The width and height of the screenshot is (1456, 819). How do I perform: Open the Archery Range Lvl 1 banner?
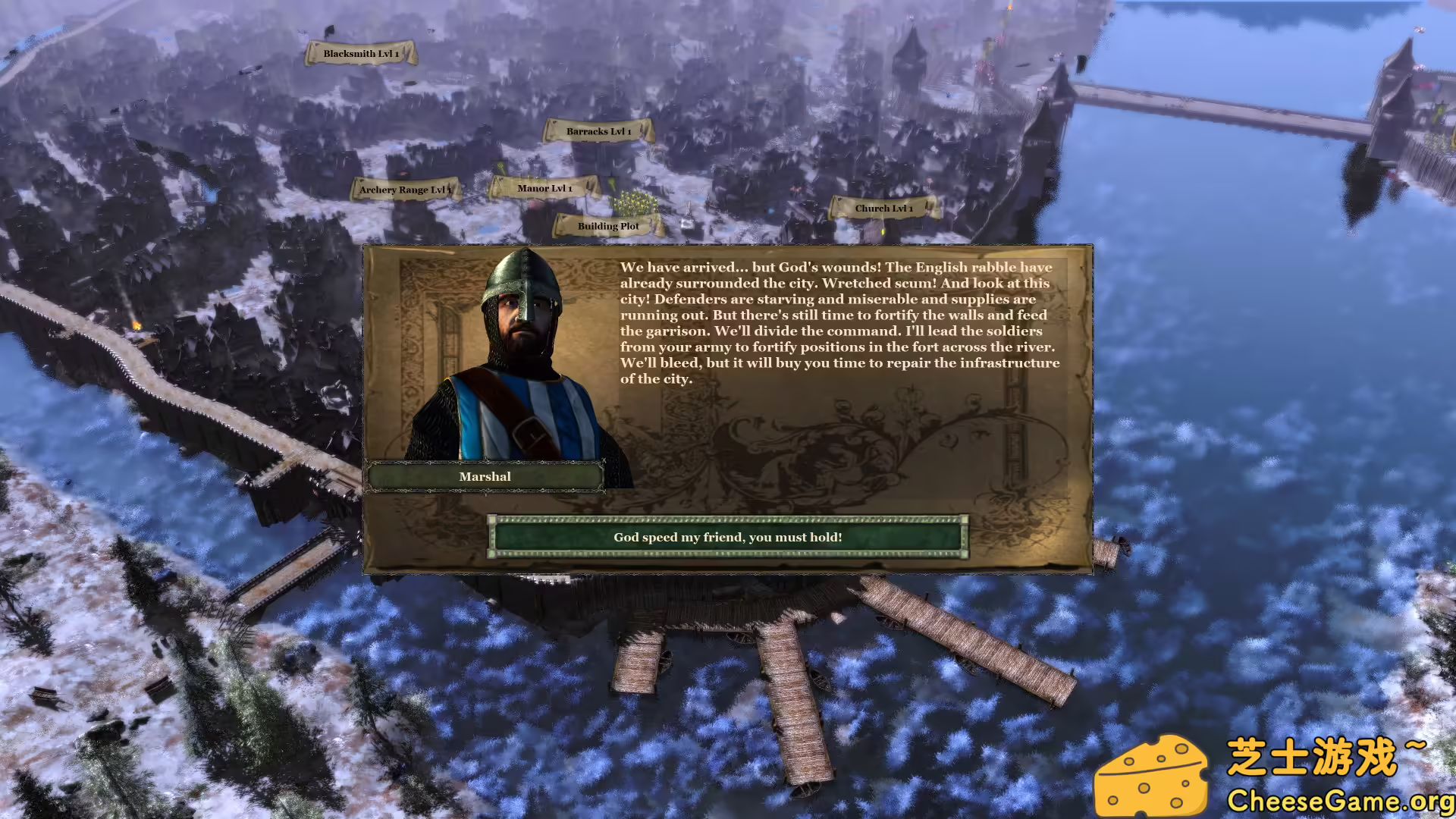406,190
